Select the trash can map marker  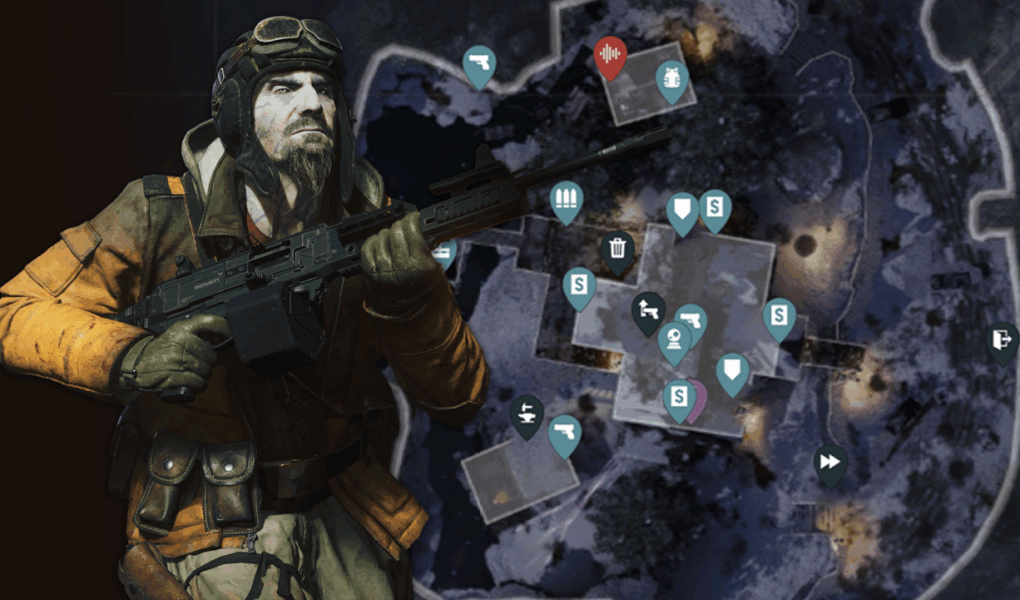click(618, 248)
